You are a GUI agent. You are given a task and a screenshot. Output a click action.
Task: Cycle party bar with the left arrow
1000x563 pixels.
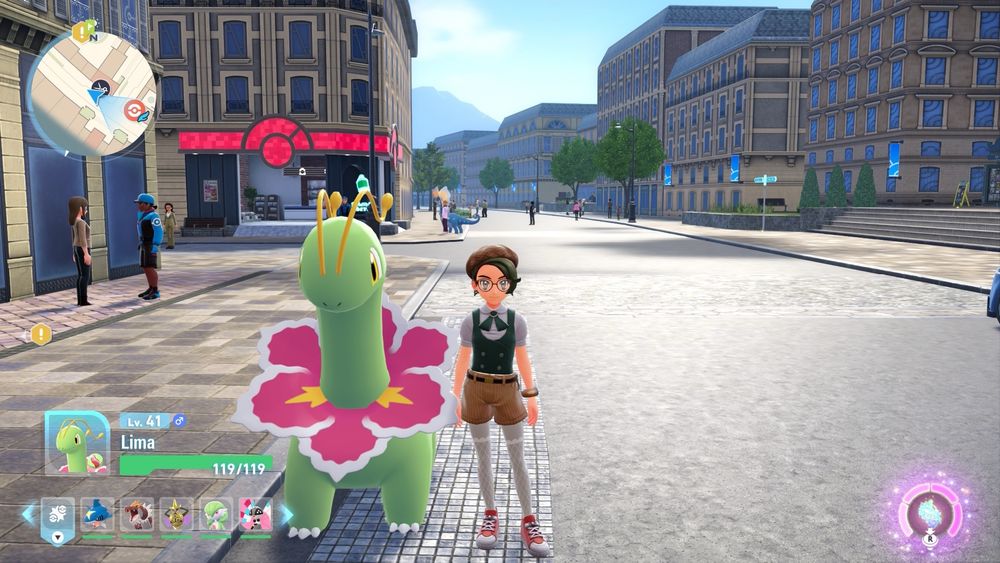(x=28, y=514)
